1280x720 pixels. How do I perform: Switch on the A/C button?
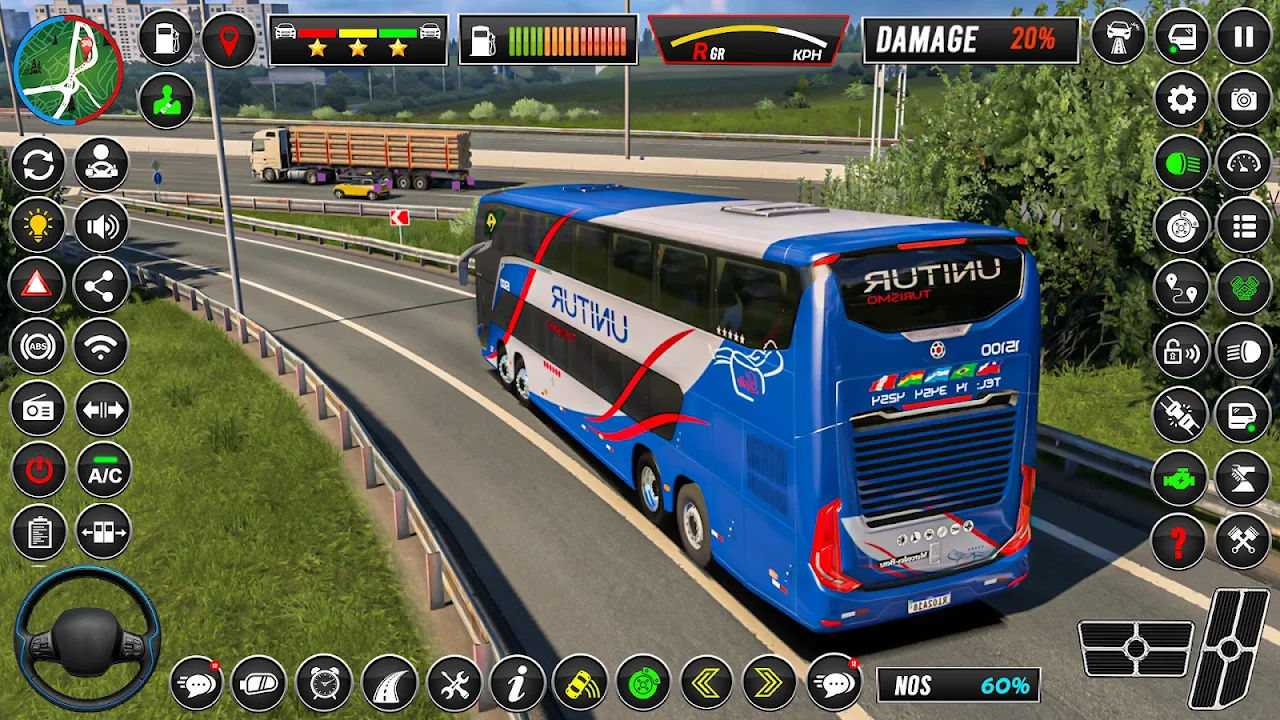[x=104, y=470]
